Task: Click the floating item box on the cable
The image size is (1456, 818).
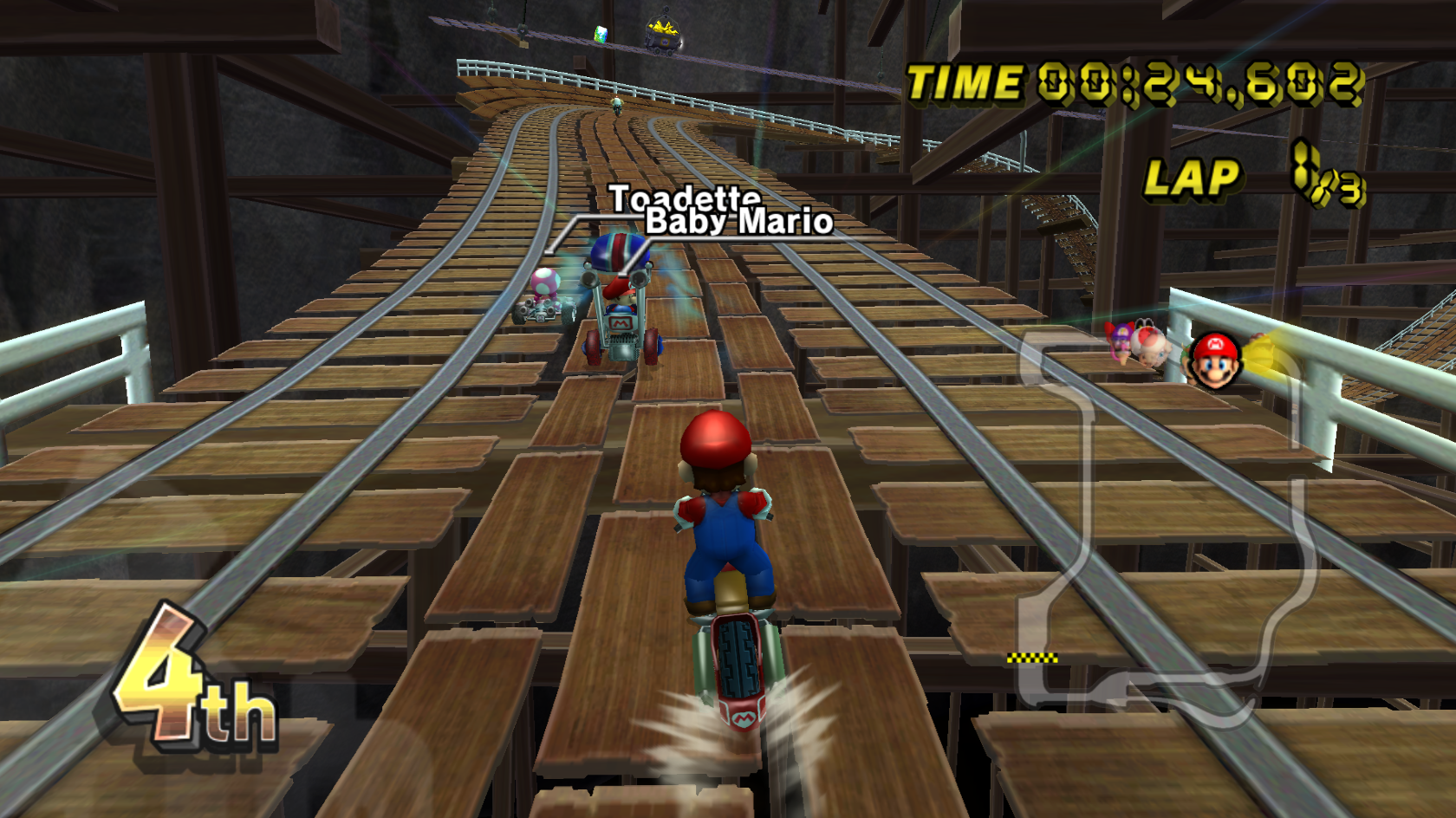Action: [x=601, y=35]
